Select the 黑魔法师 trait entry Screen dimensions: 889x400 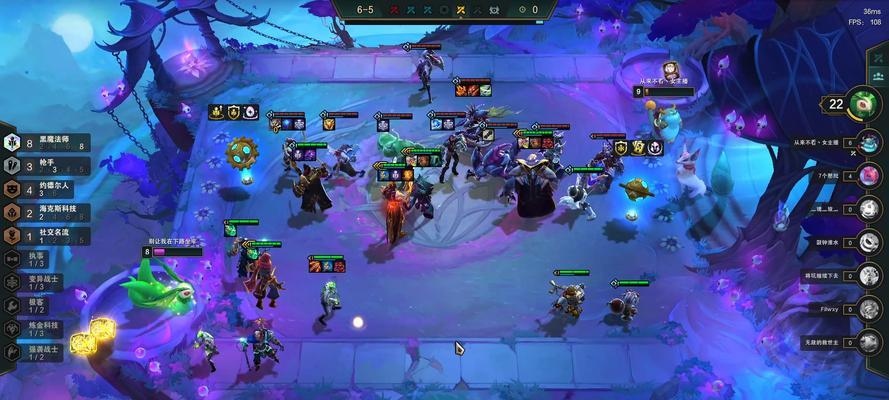click(x=45, y=142)
